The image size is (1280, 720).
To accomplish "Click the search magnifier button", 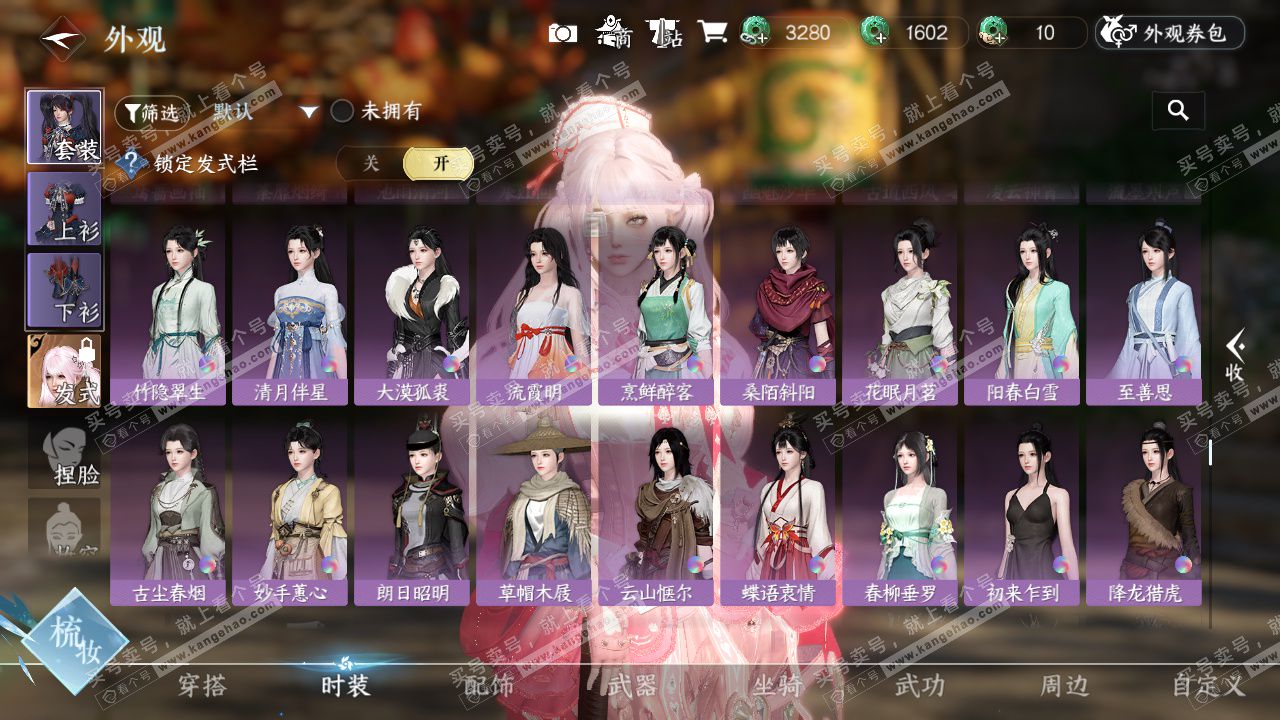I will click(1178, 111).
